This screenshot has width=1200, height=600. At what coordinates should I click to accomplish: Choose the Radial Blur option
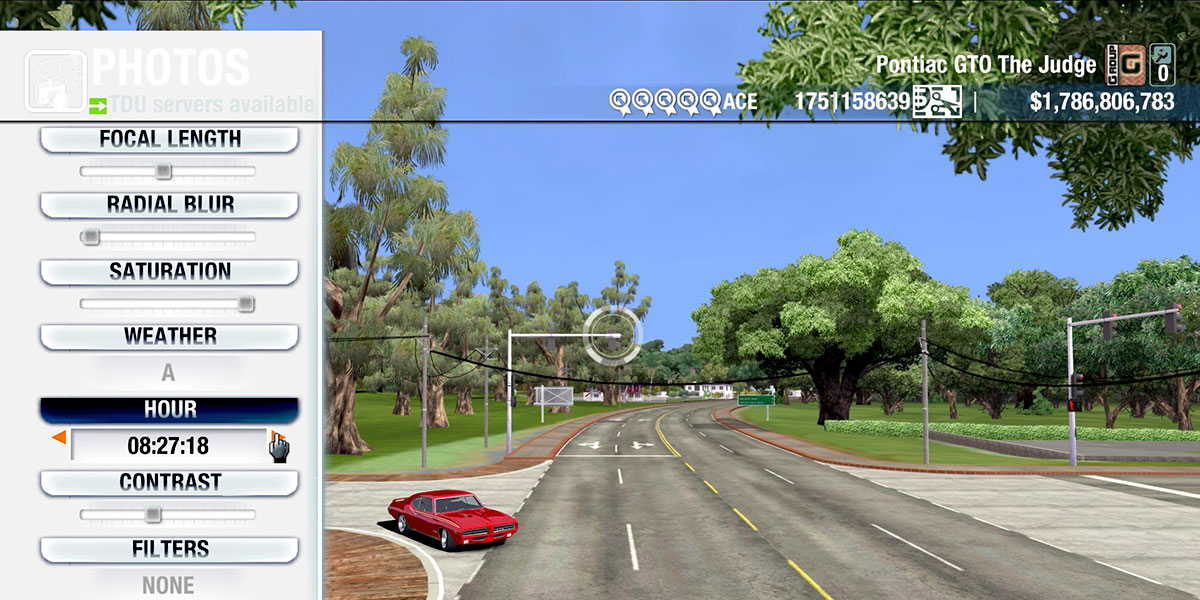click(x=169, y=205)
